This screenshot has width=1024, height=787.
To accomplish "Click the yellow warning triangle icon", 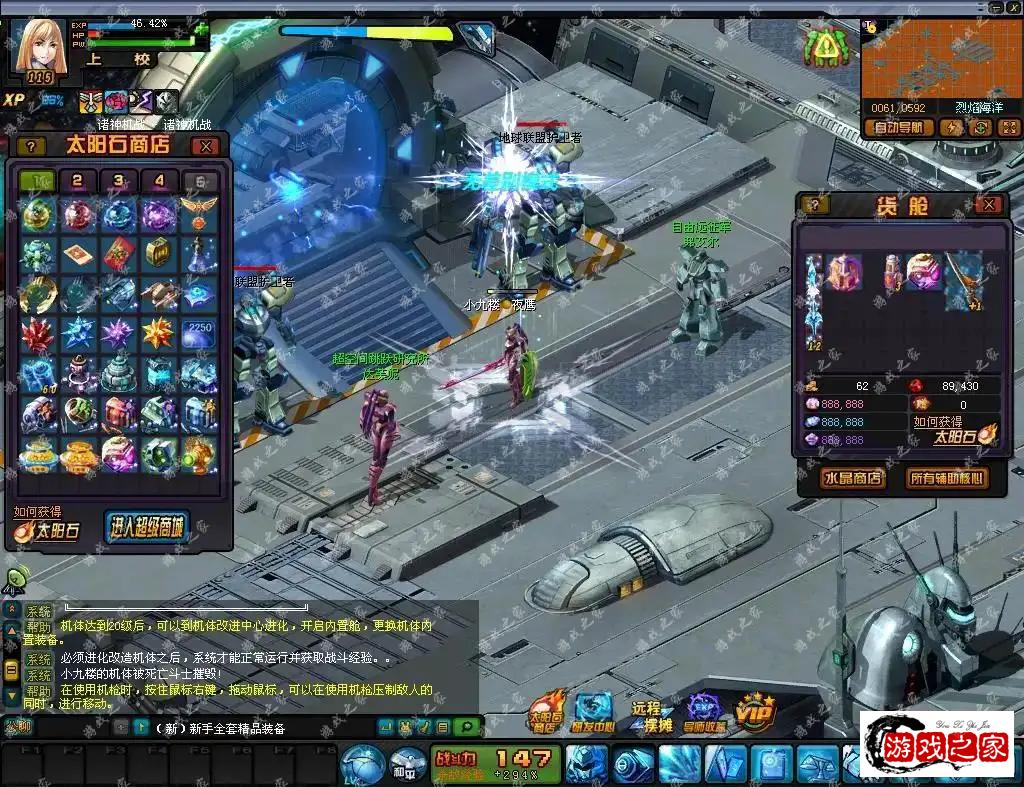I will (826, 44).
